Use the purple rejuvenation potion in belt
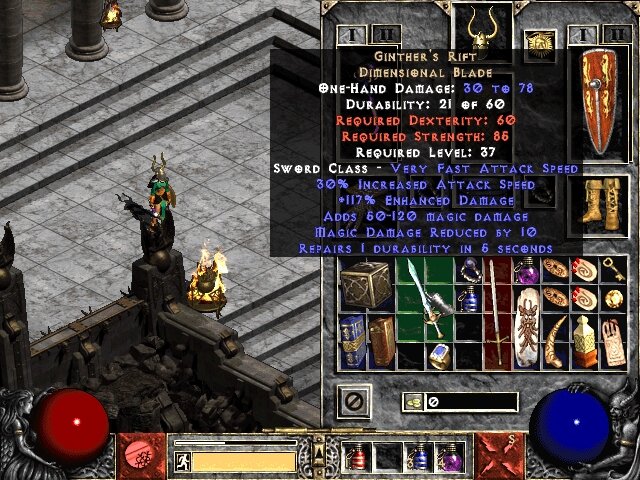The width and height of the screenshot is (640, 480). coord(448,459)
